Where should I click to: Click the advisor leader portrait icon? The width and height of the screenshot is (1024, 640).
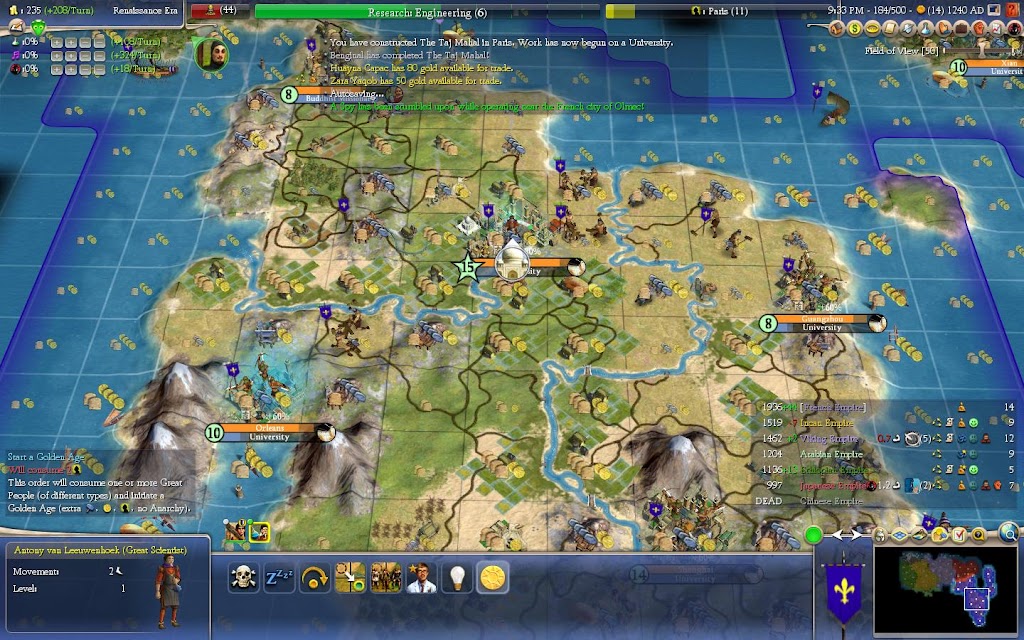[210, 51]
